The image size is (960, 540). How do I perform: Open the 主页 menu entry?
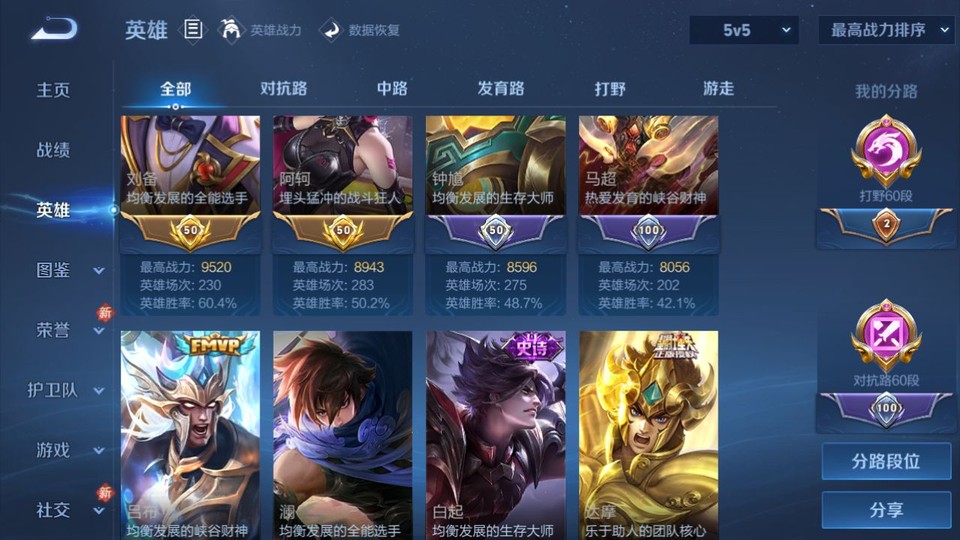click(53, 90)
